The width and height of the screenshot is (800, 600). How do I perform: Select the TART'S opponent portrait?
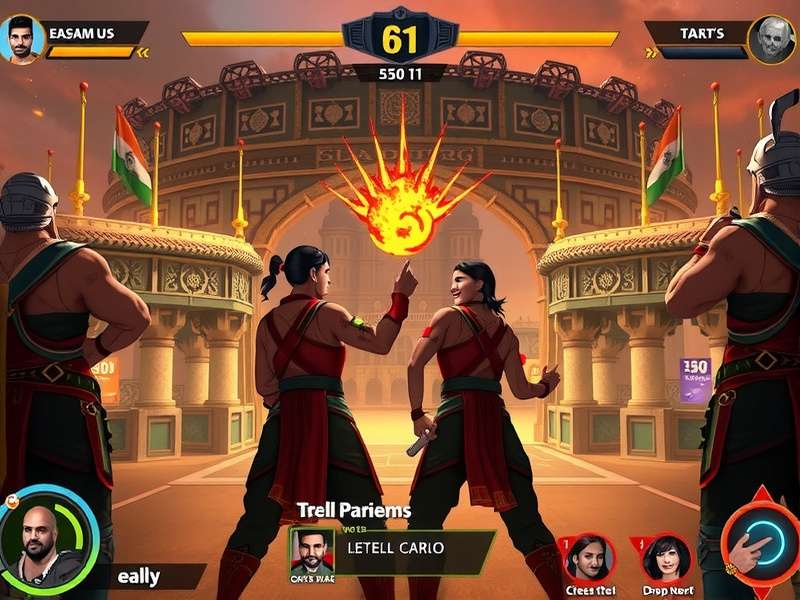coord(771,40)
